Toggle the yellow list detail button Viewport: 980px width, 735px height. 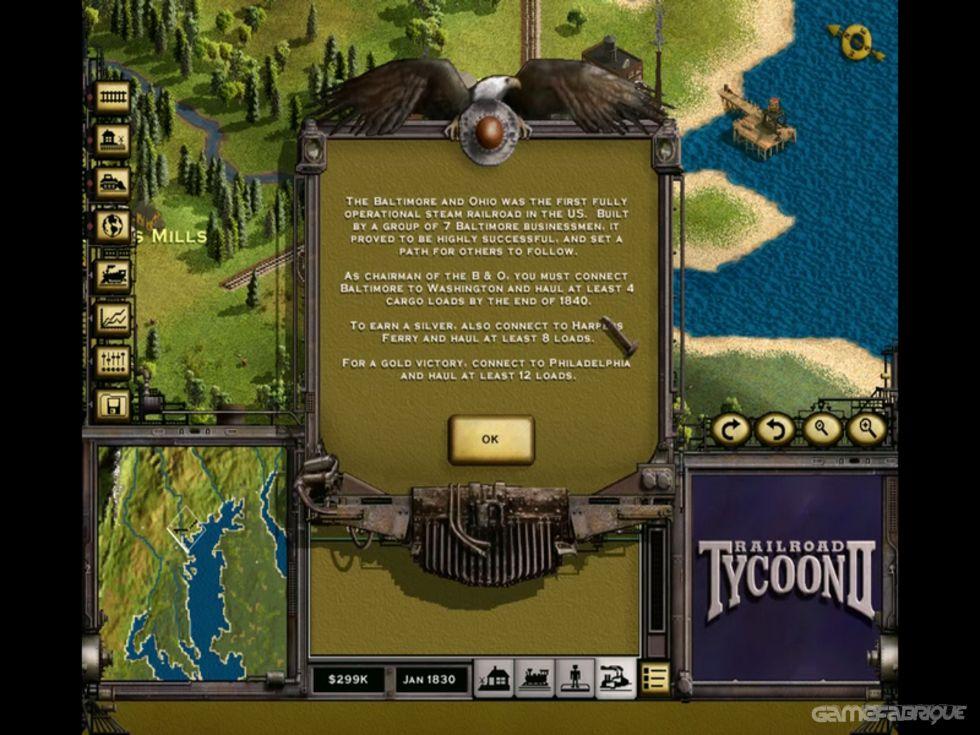tap(655, 678)
